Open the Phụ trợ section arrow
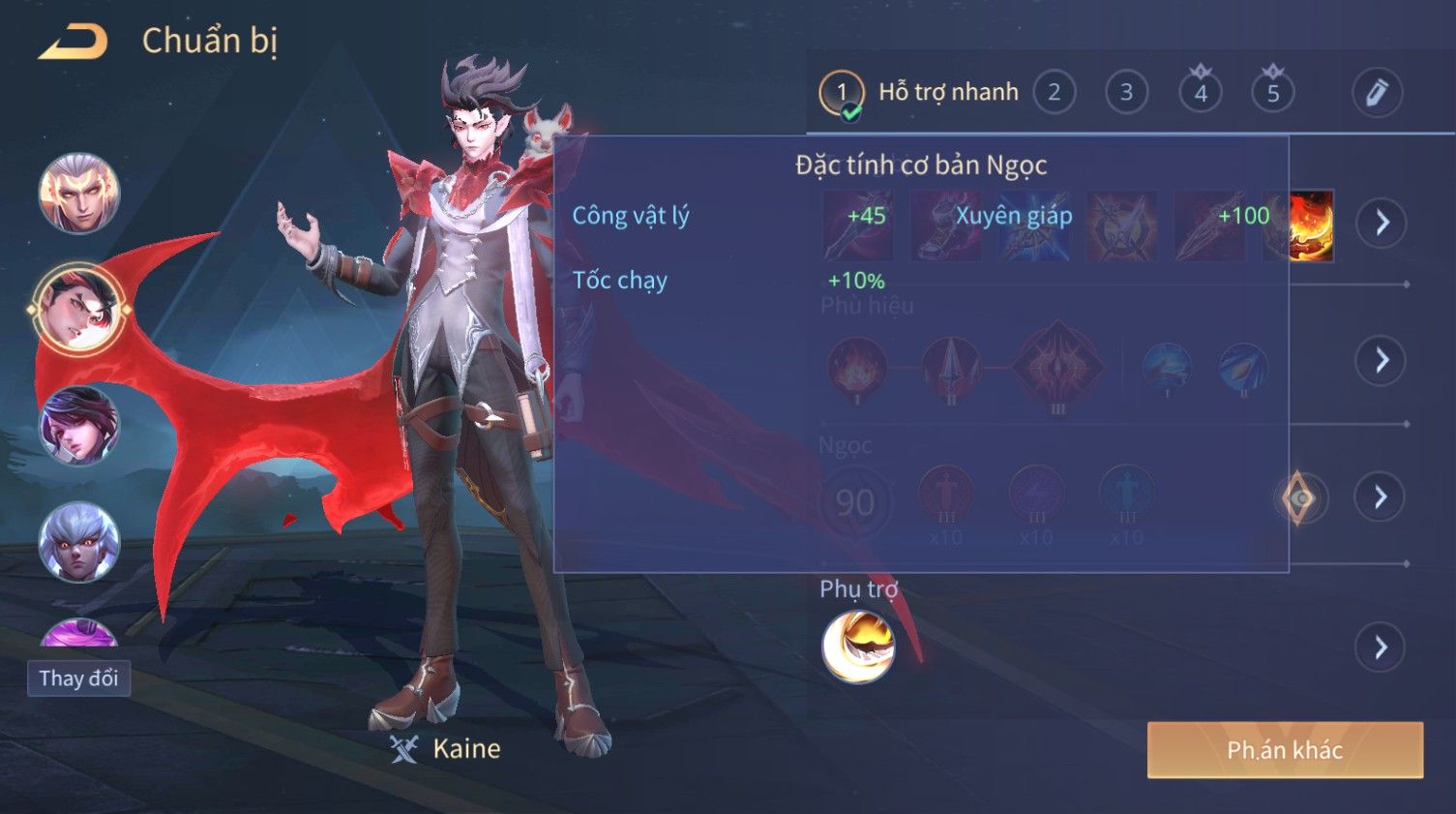This screenshot has width=1456, height=814. point(1381,647)
